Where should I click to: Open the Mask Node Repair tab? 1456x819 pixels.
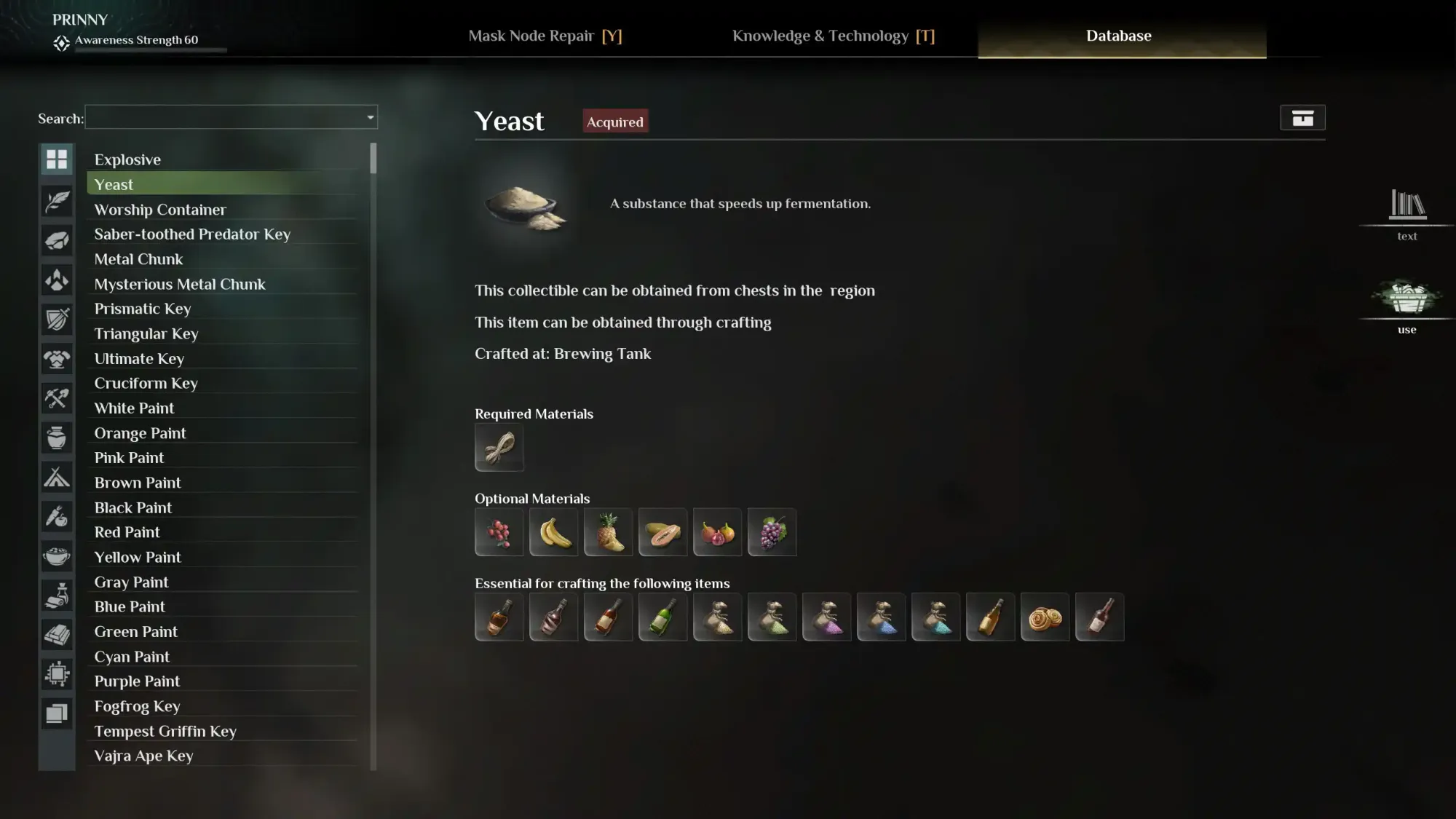pos(547,36)
